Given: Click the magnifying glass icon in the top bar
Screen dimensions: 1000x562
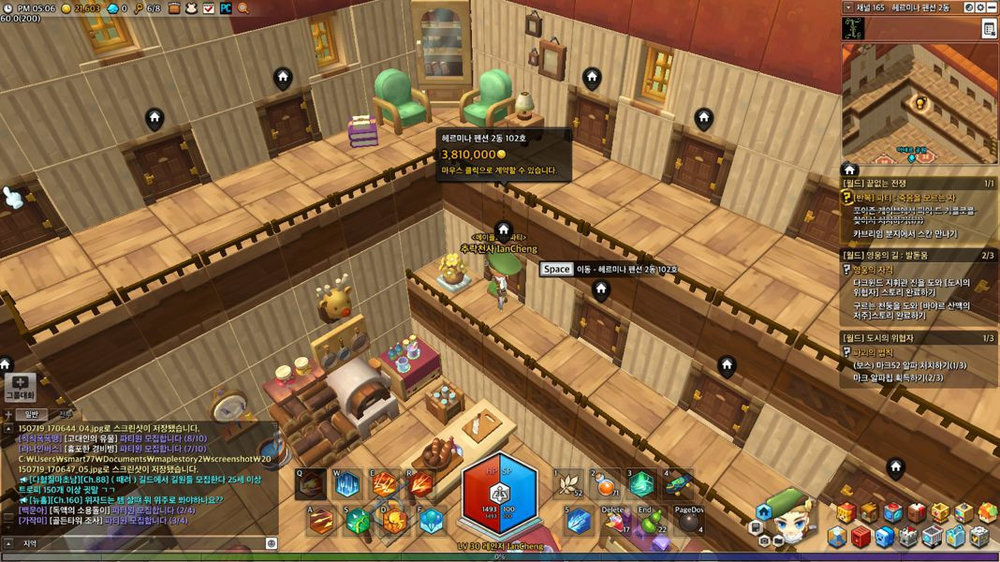Looking at the screenshot, I should [243, 8].
